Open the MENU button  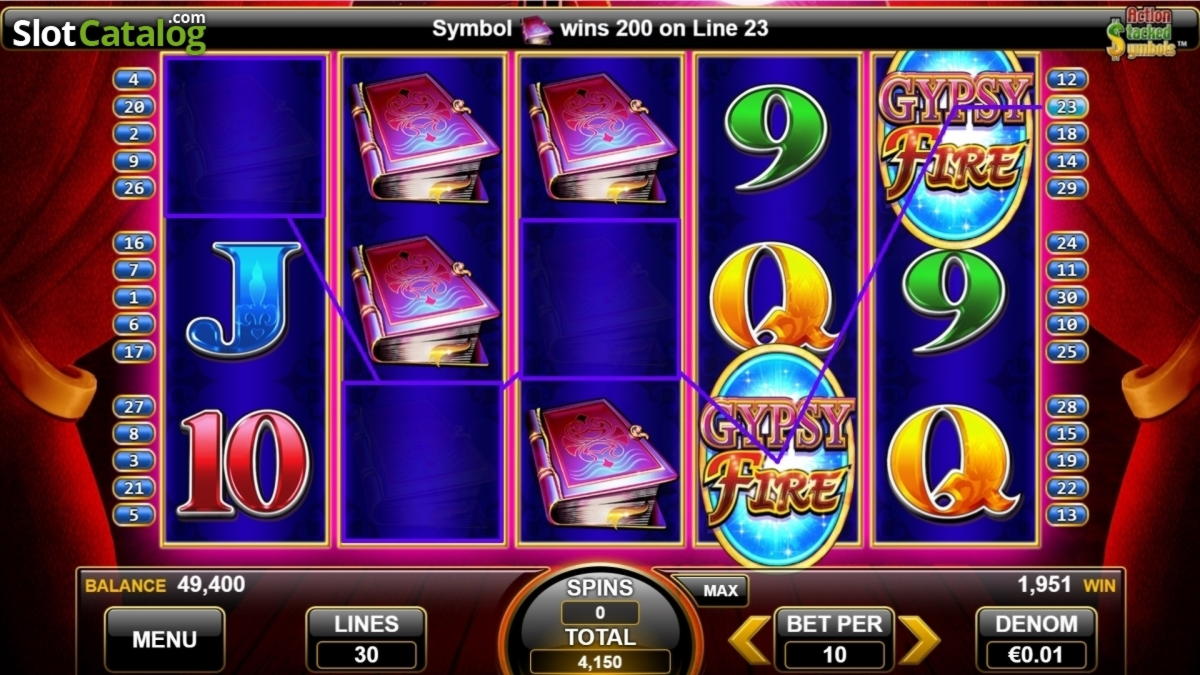coord(164,639)
